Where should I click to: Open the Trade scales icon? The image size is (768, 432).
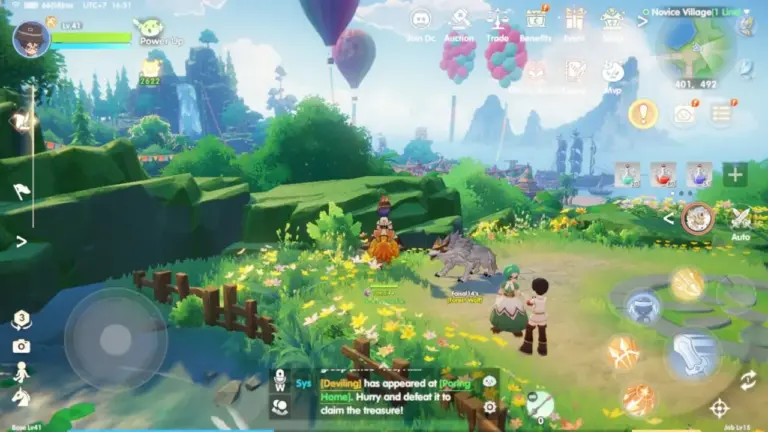coord(497,21)
